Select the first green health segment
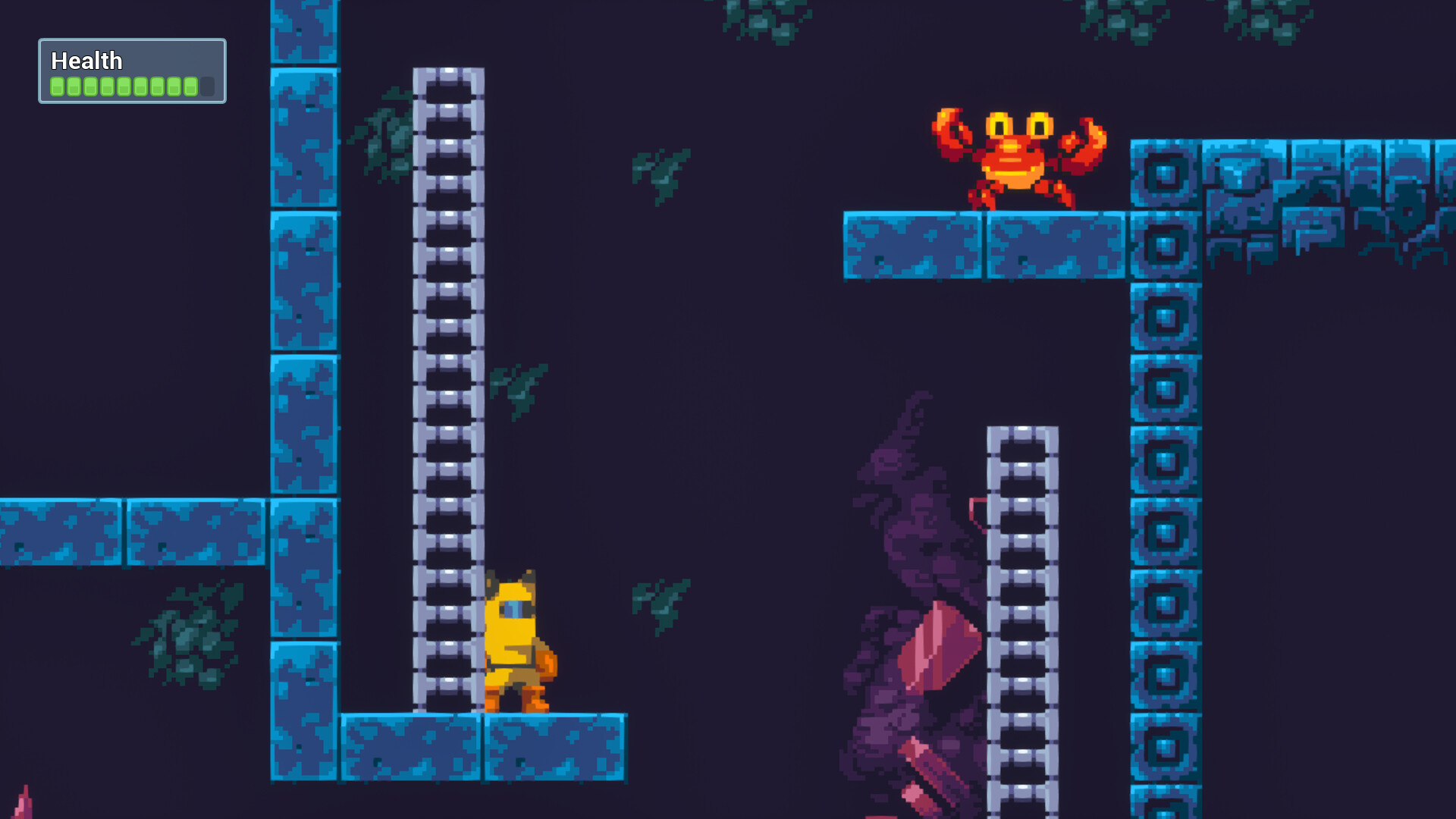1456x819 pixels. (x=56, y=86)
